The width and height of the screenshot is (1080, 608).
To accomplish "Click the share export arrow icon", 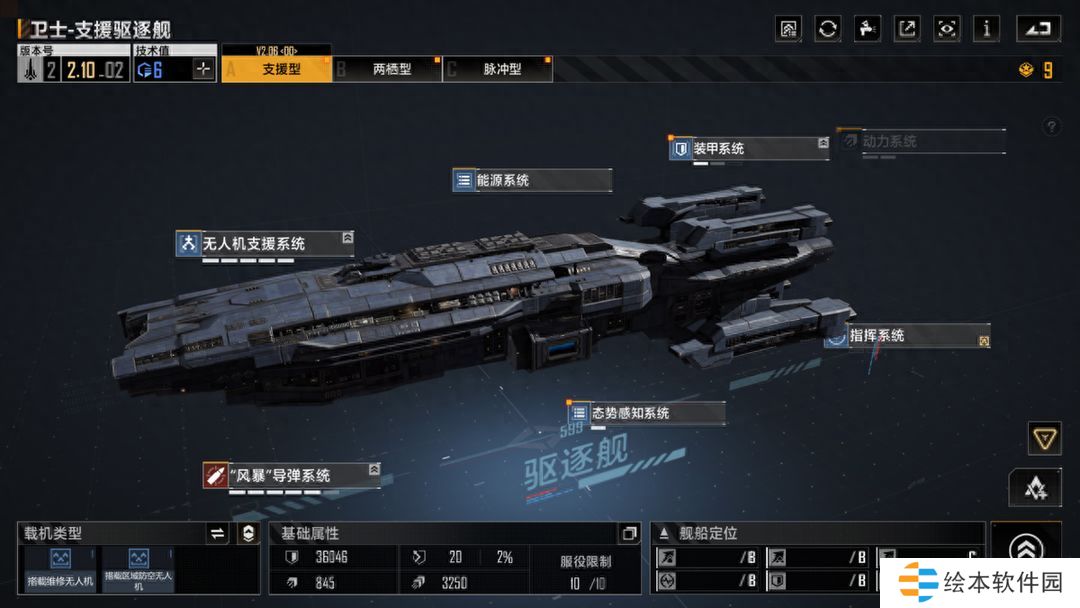I will pos(907,28).
